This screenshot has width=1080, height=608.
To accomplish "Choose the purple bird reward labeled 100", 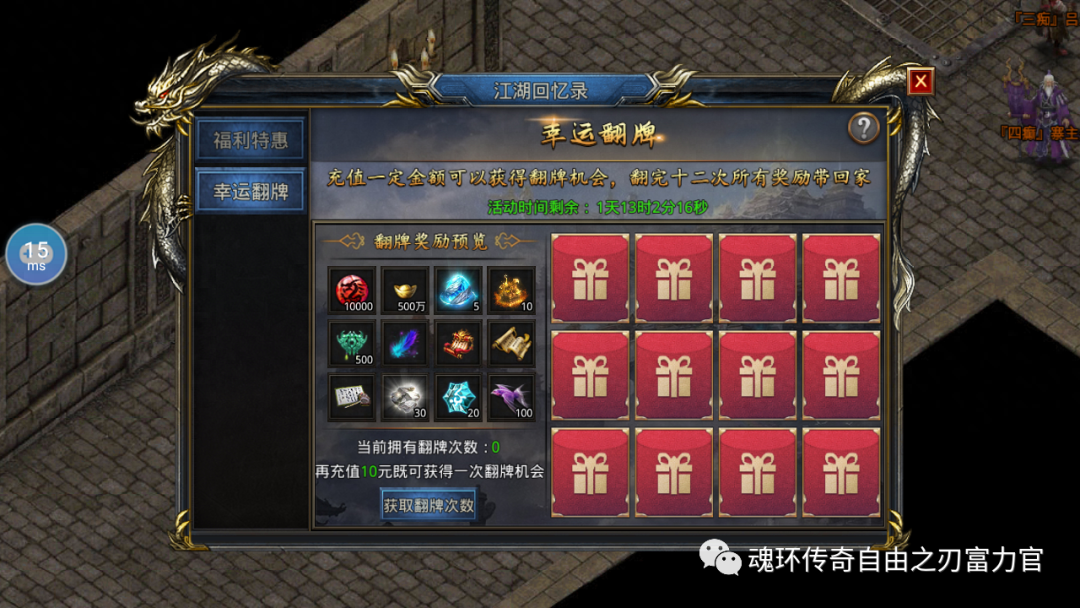I will click(512, 397).
